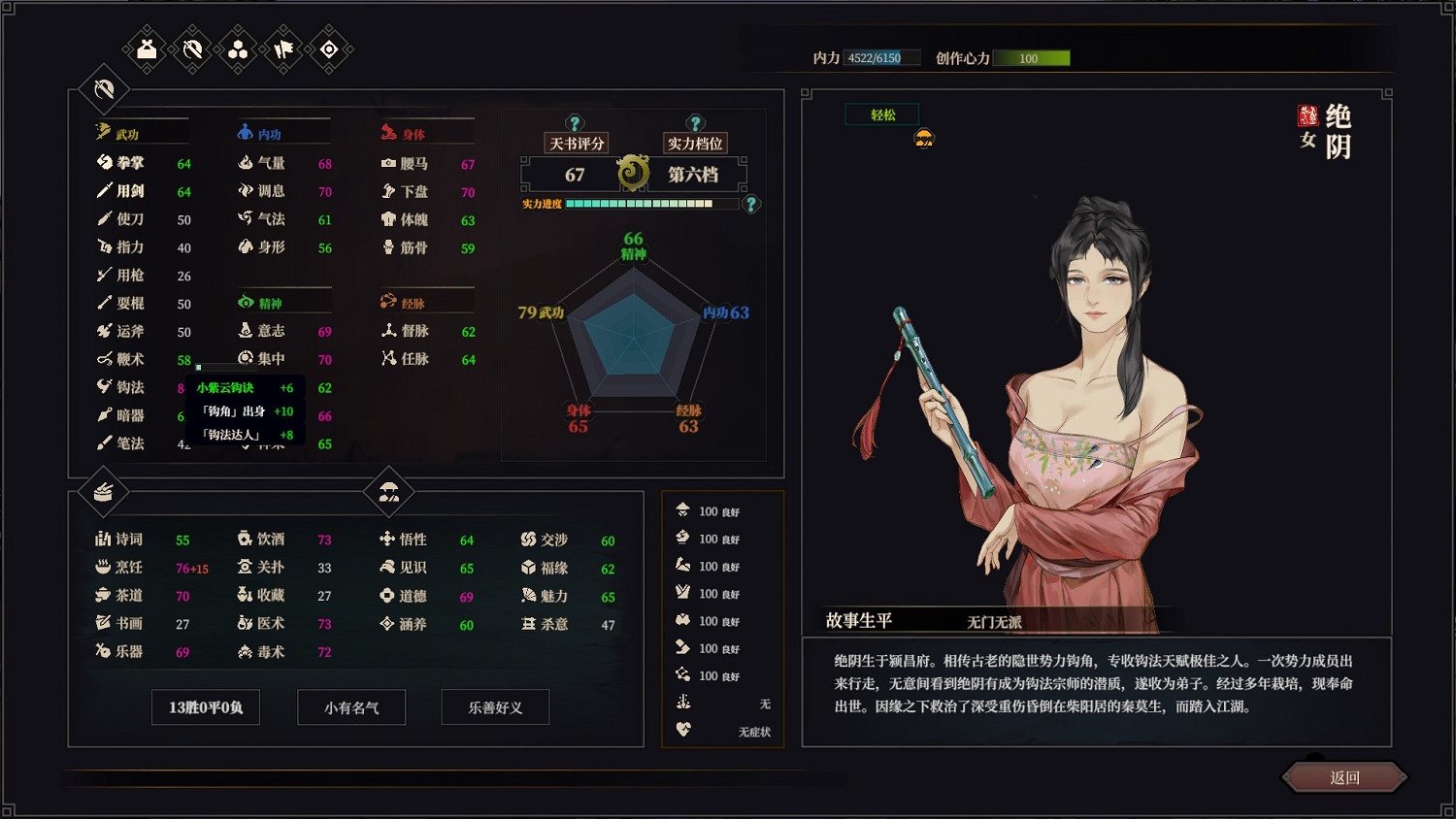Screen dimensions: 1456x819
Task: Open the target location toolbar icon
Action: (327, 49)
